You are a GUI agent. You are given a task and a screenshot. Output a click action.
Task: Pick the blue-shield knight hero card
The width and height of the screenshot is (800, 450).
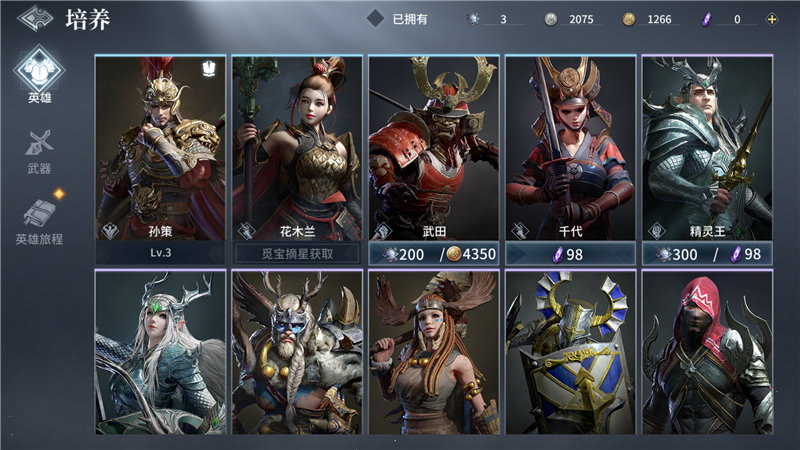[570, 352]
